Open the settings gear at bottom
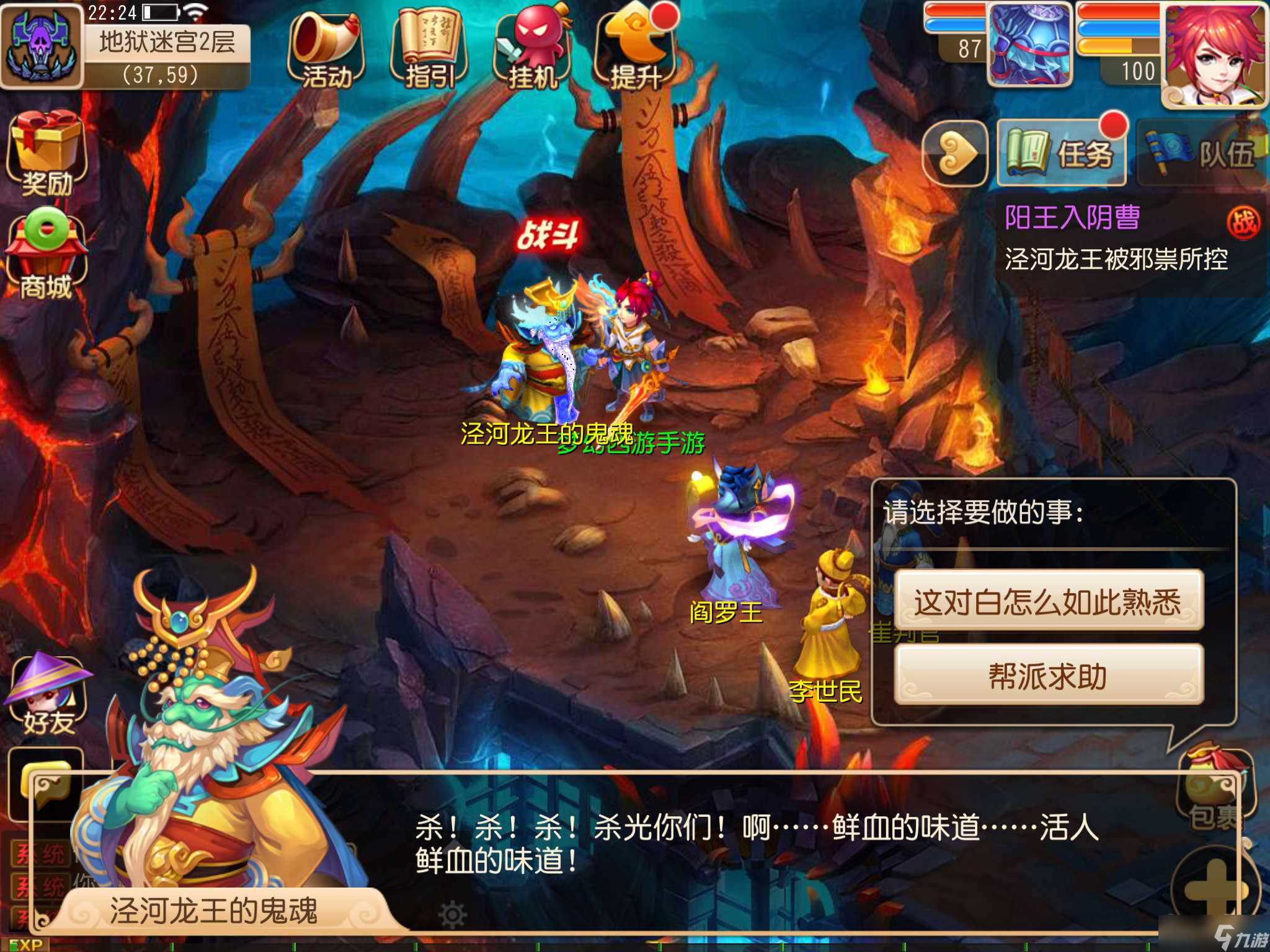Screen dimensions: 1270x952 point(451,914)
